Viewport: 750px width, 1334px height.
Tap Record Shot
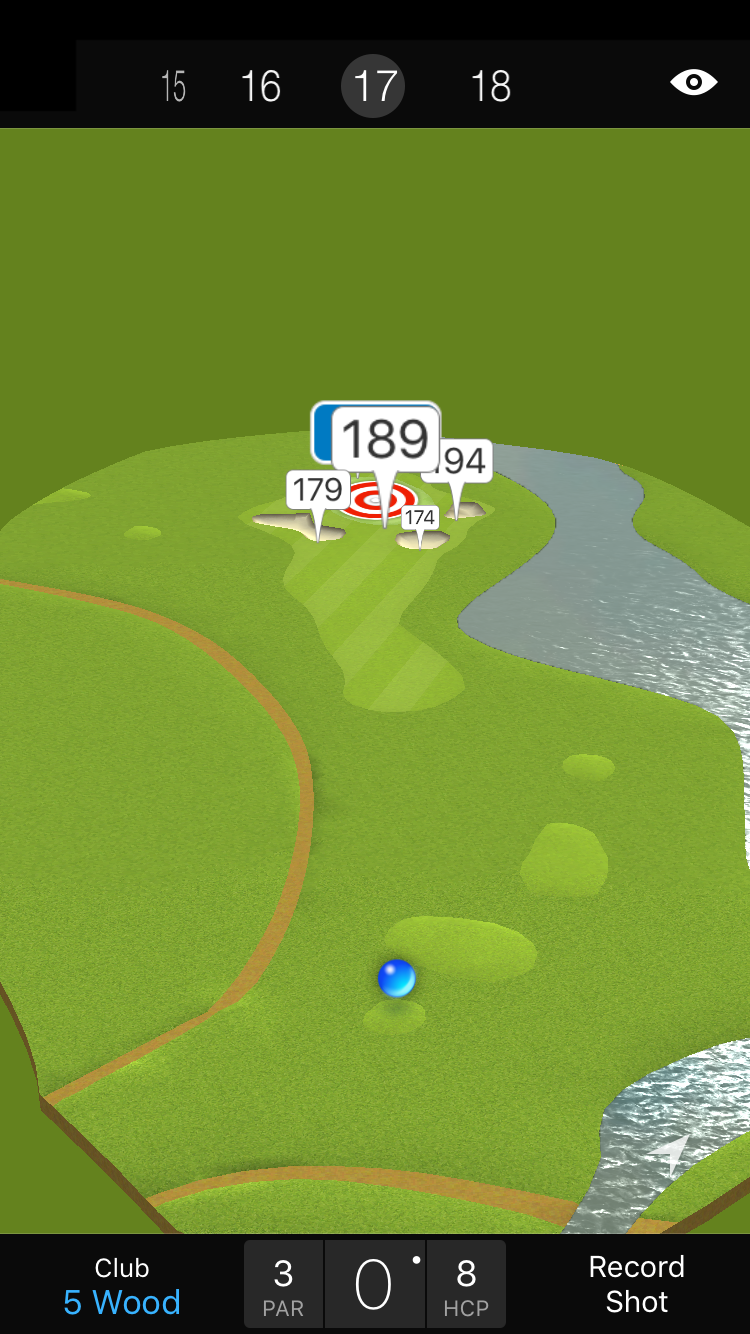point(636,1284)
